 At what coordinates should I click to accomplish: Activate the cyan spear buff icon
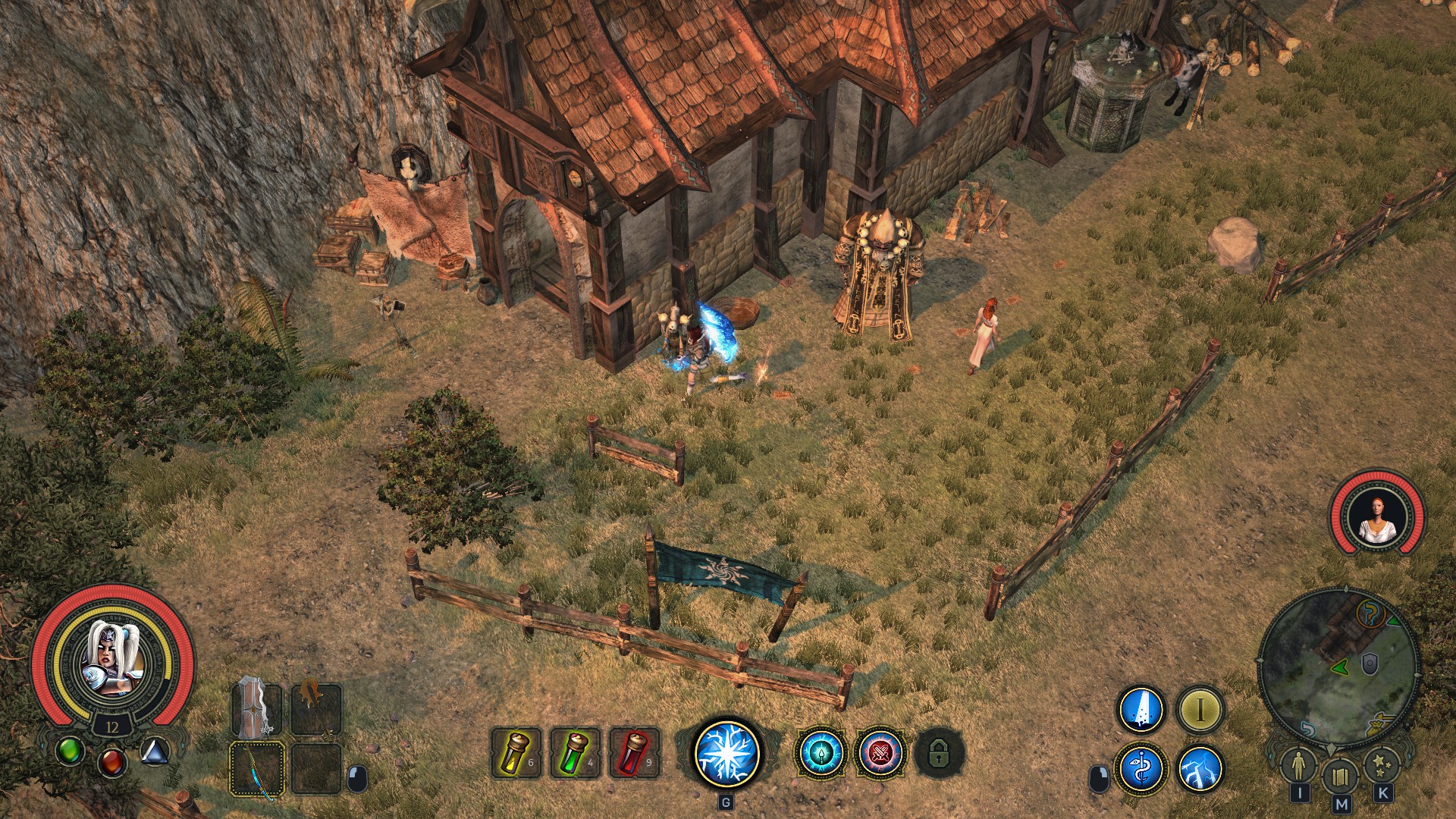(821, 753)
